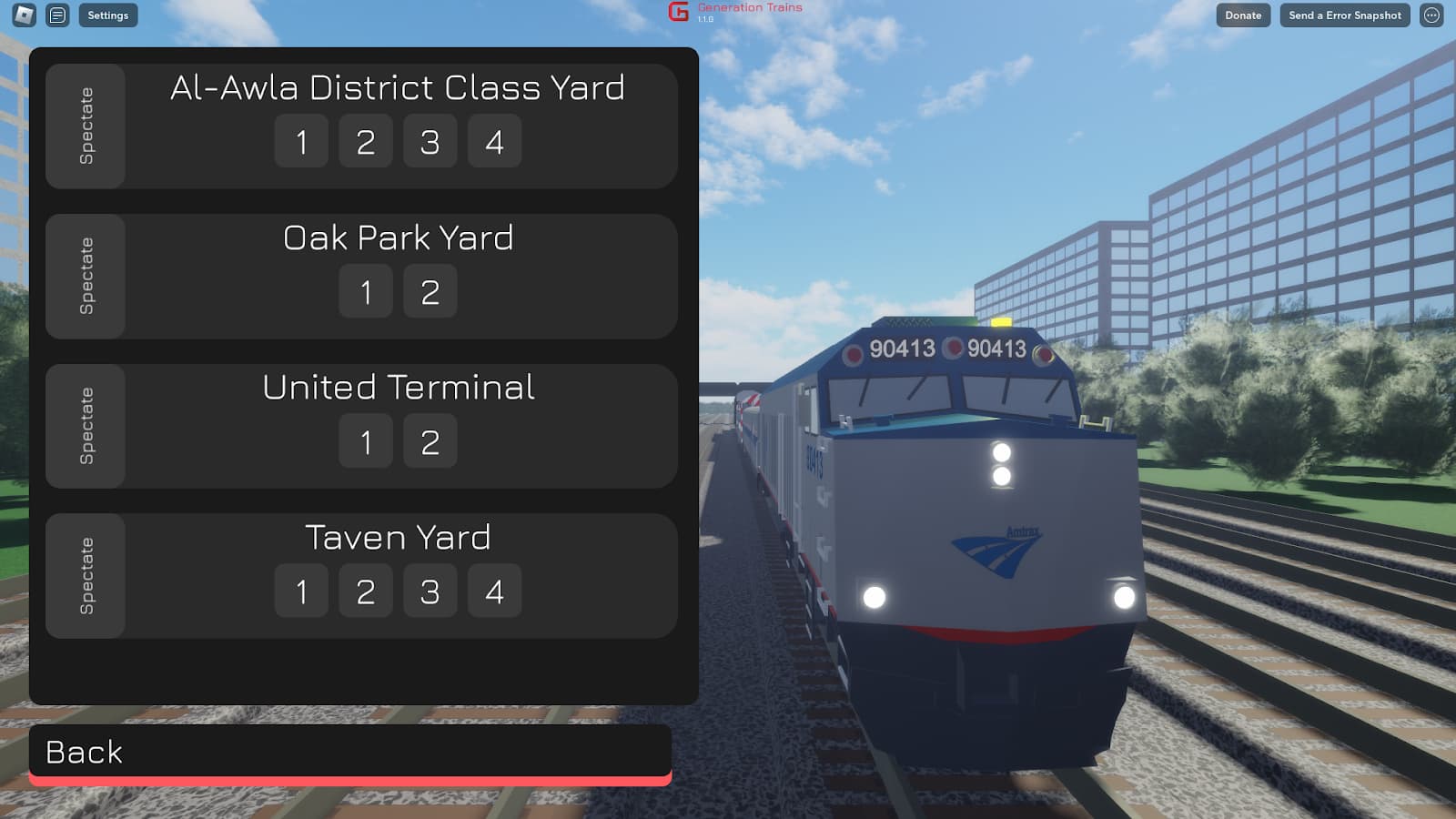
Task: Choose slot 1 at Oak Park Yard
Action: (x=366, y=291)
